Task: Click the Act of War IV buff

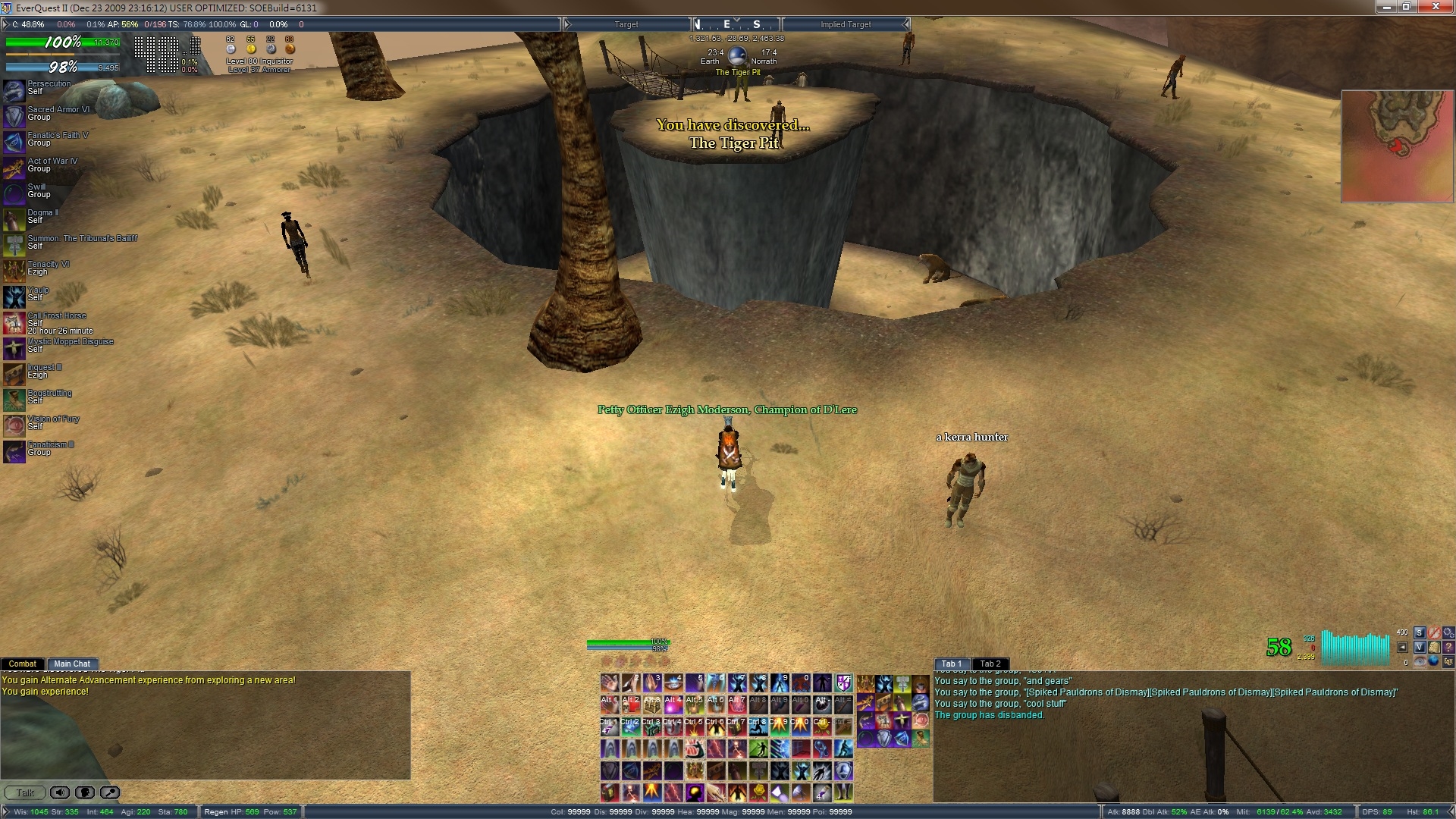Action: tap(14, 168)
